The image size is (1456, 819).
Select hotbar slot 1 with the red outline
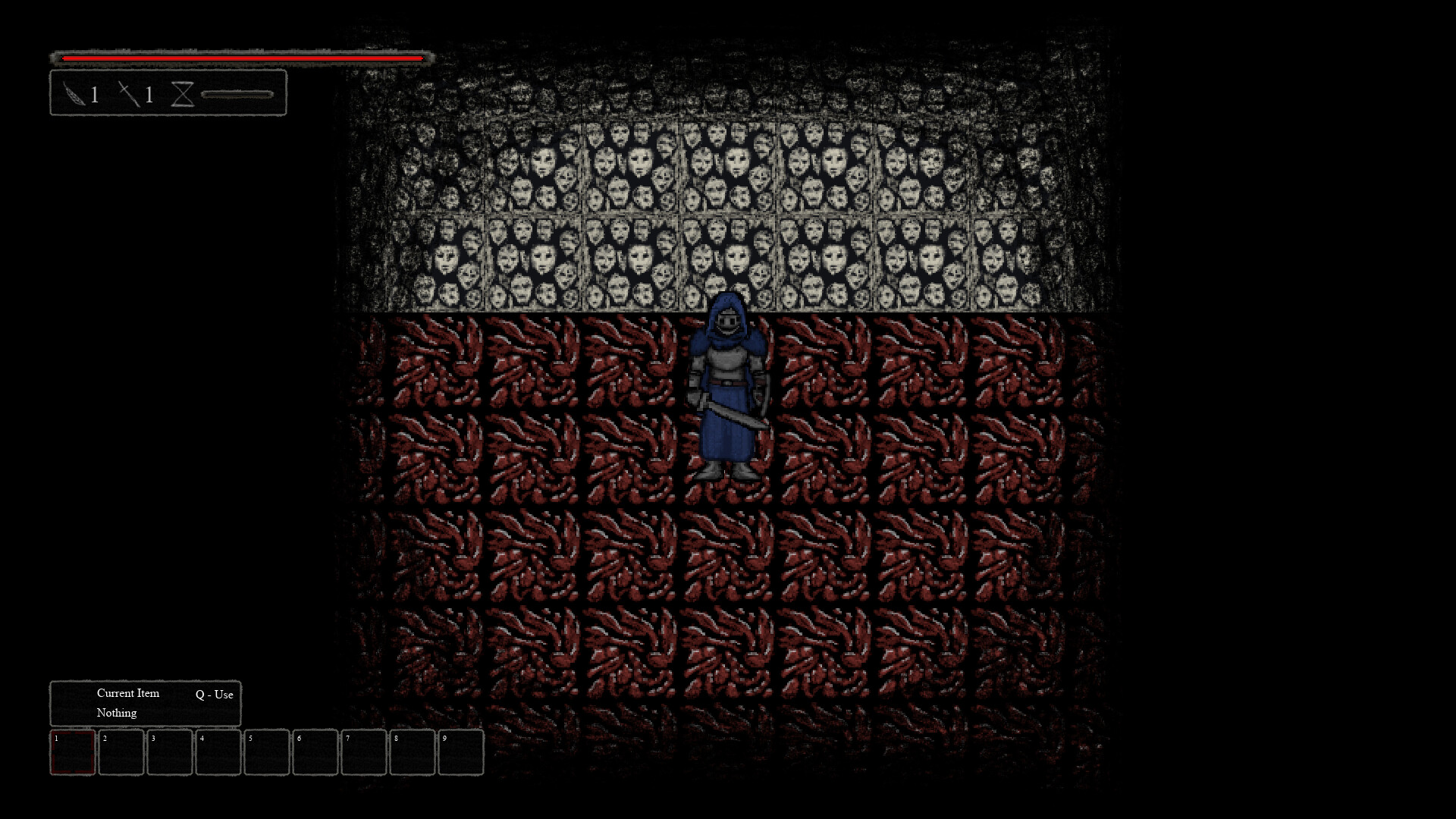(72, 753)
